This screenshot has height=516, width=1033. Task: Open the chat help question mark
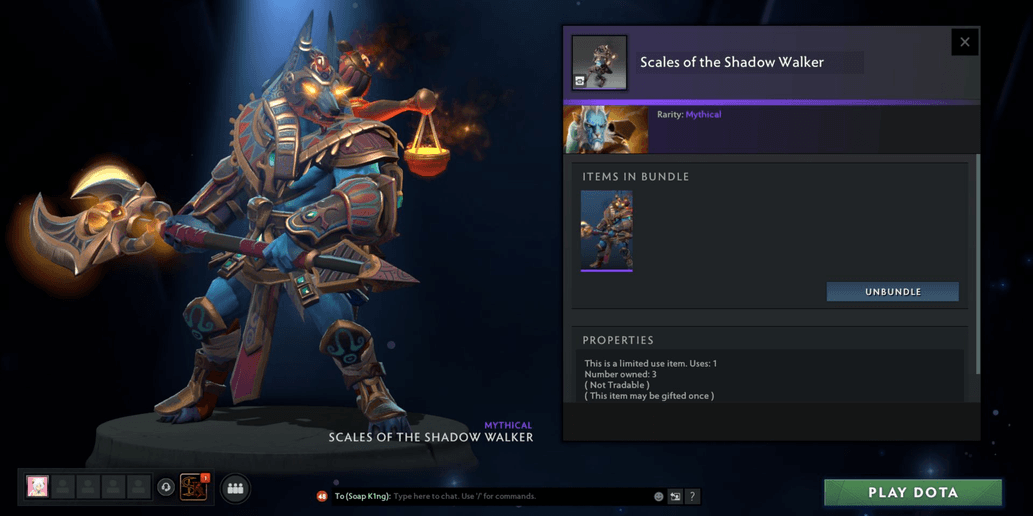pyautogui.click(x=692, y=496)
